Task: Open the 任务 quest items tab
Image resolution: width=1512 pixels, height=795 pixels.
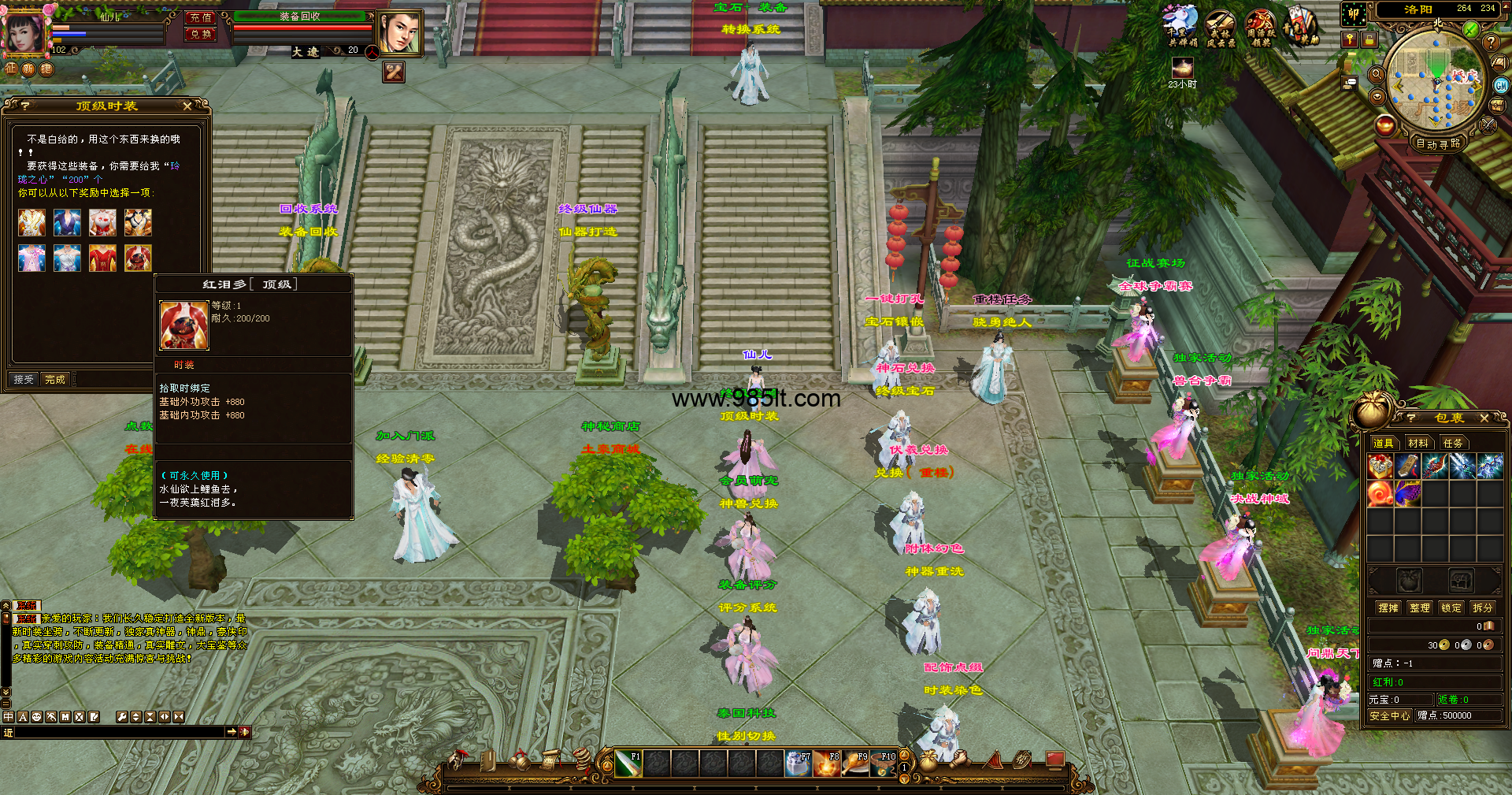Action: (x=1453, y=444)
